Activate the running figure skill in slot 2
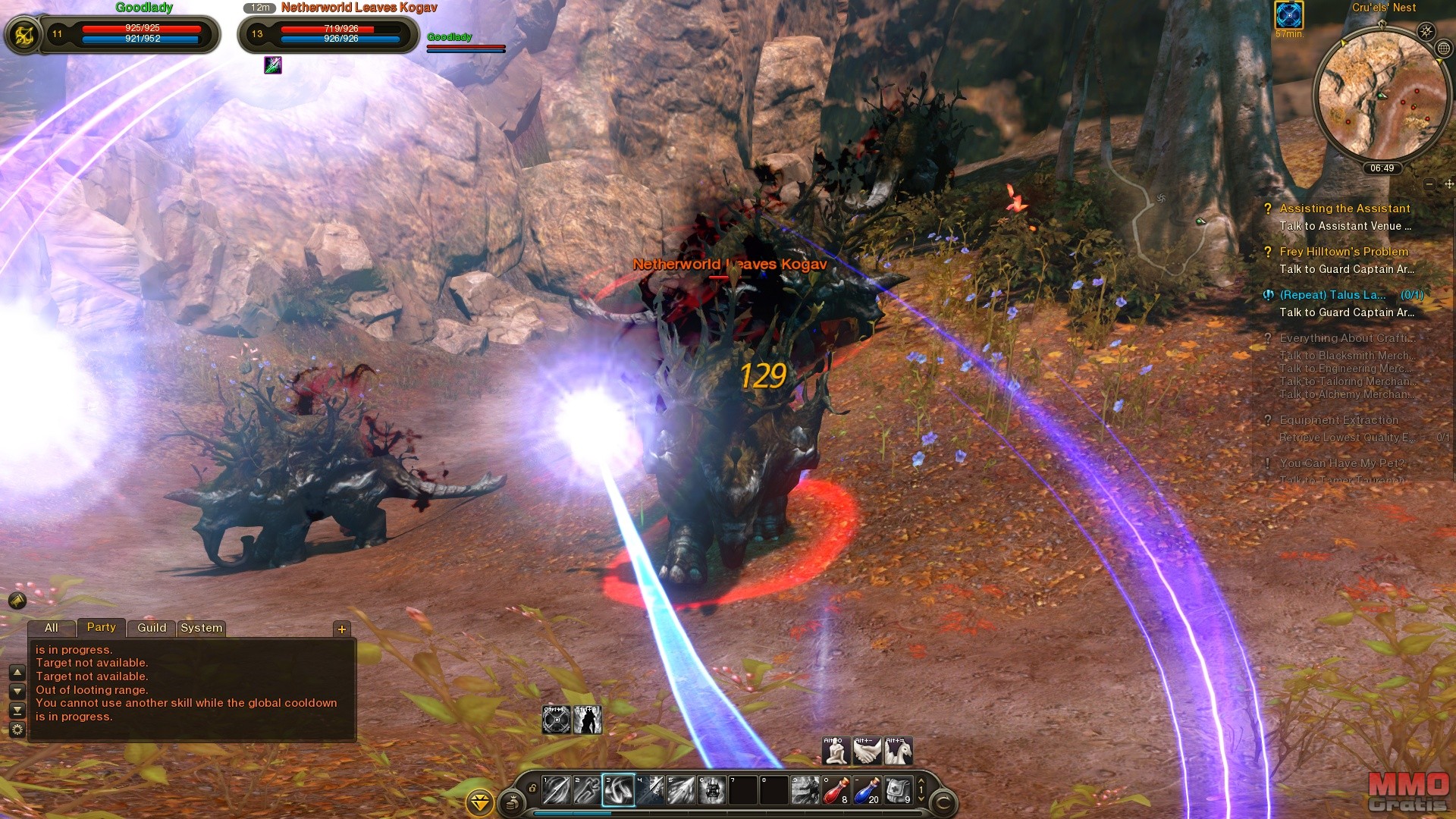Viewport: 1456px width, 819px height. point(587,790)
